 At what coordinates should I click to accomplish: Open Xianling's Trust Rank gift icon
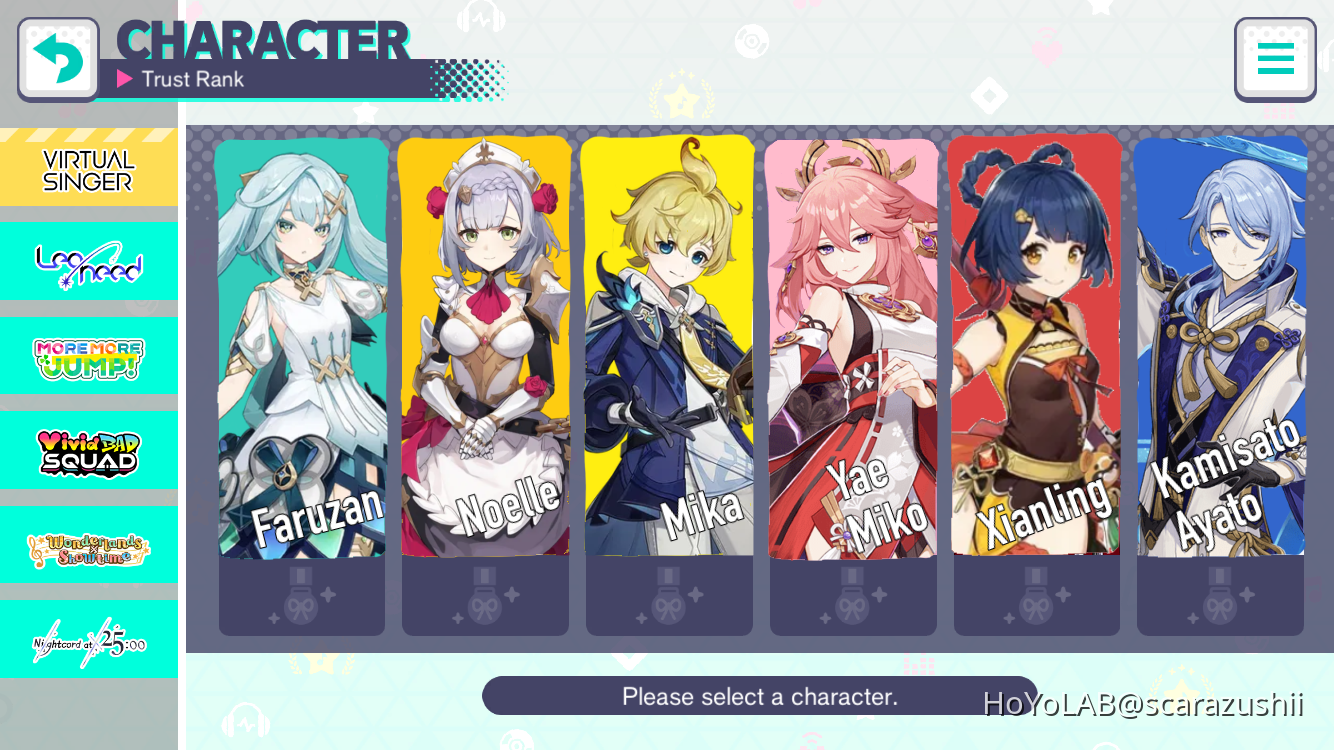coord(1036,596)
